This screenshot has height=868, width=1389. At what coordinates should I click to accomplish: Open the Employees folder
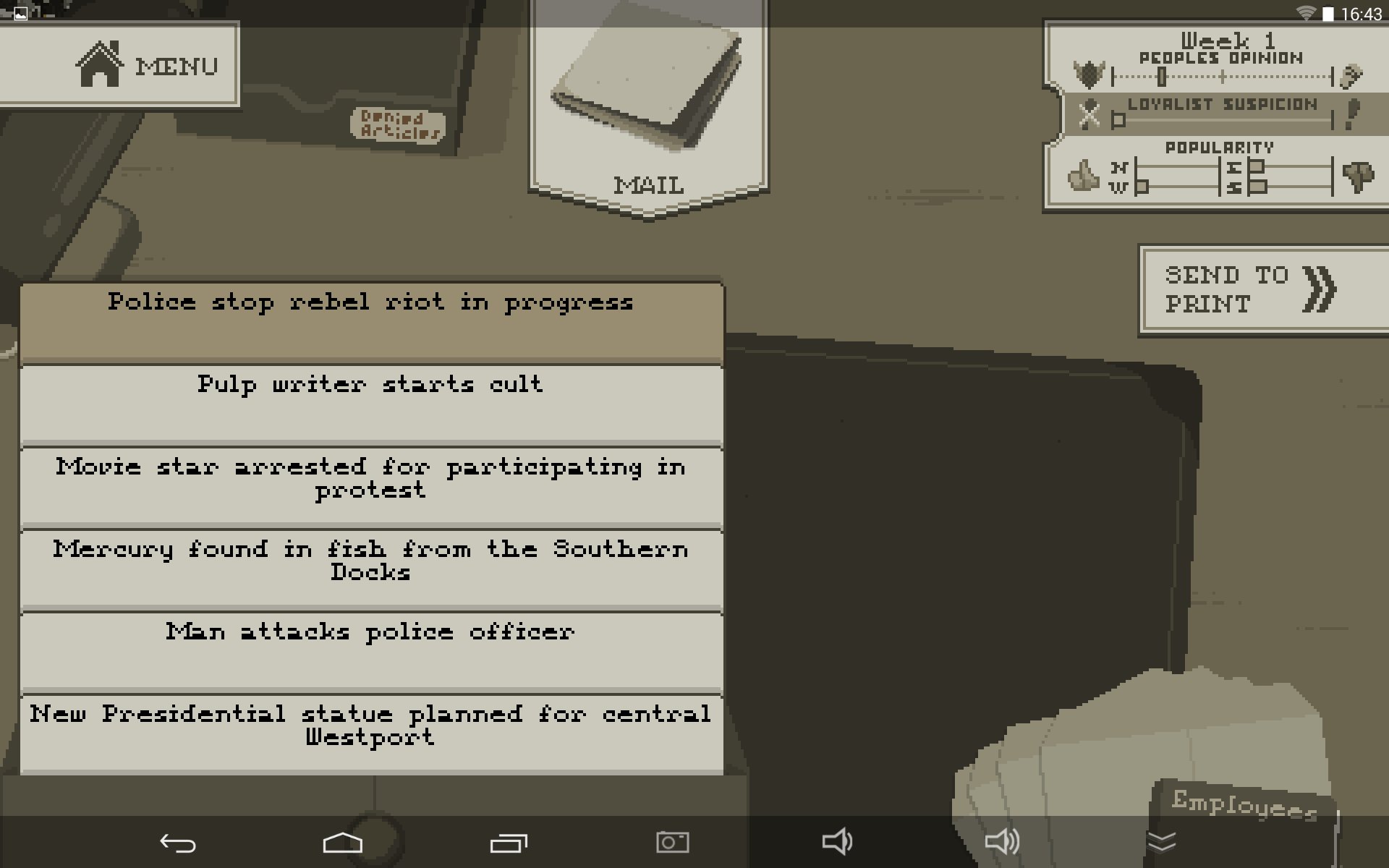pos(1243,804)
